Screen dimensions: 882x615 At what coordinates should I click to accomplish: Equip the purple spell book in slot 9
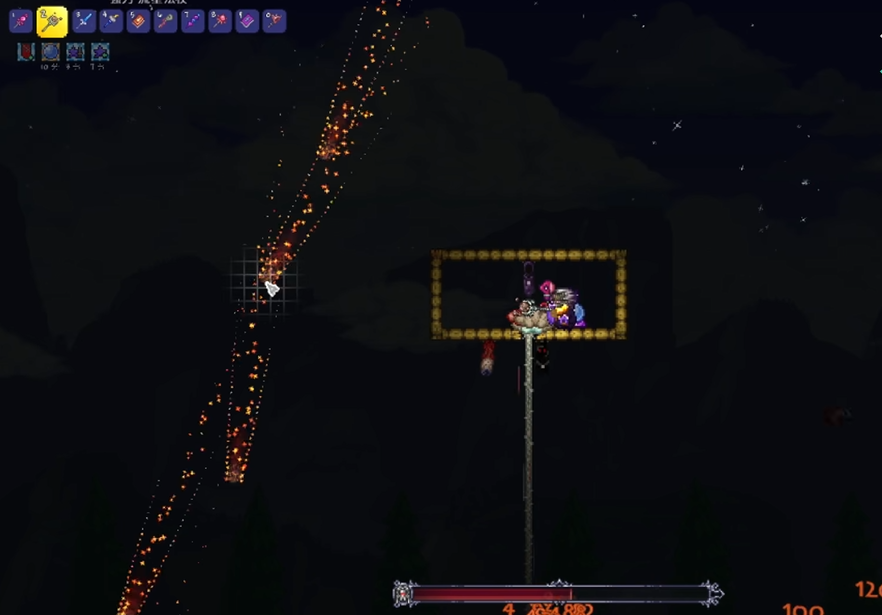[x=246, y=21]
